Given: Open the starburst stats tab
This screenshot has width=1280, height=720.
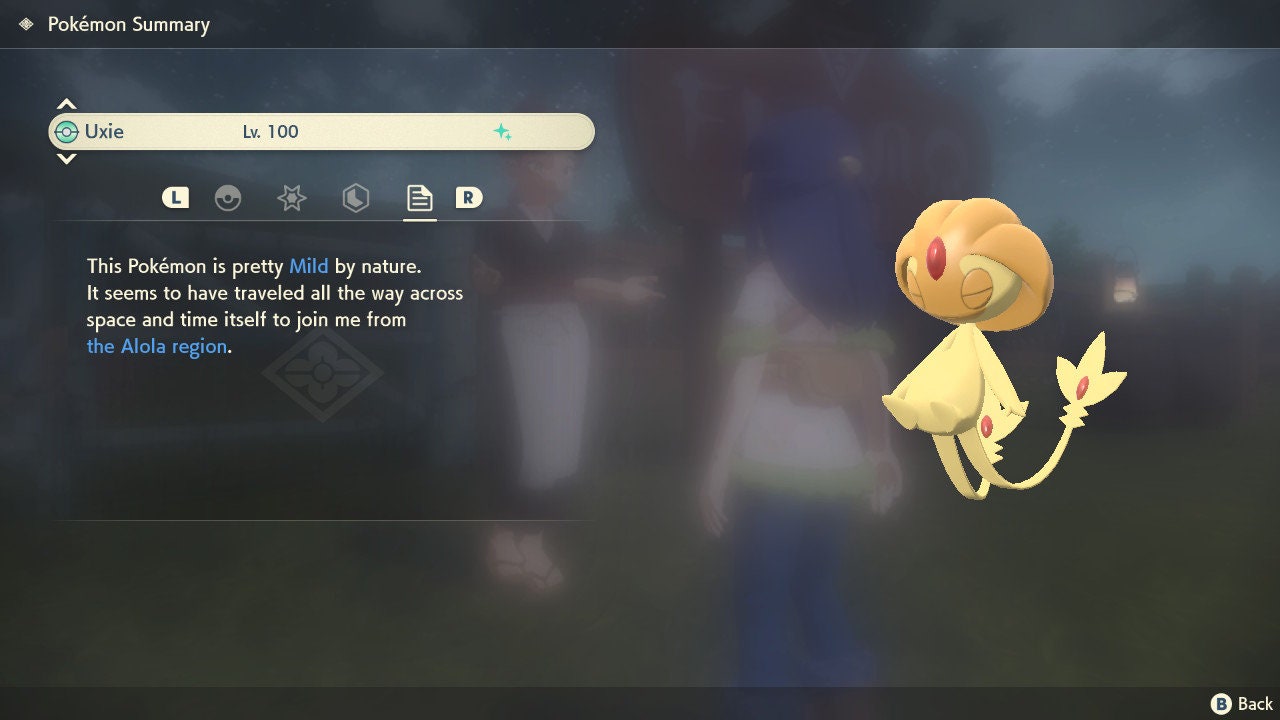Looking at the screenshot, I should click(291, 198).
